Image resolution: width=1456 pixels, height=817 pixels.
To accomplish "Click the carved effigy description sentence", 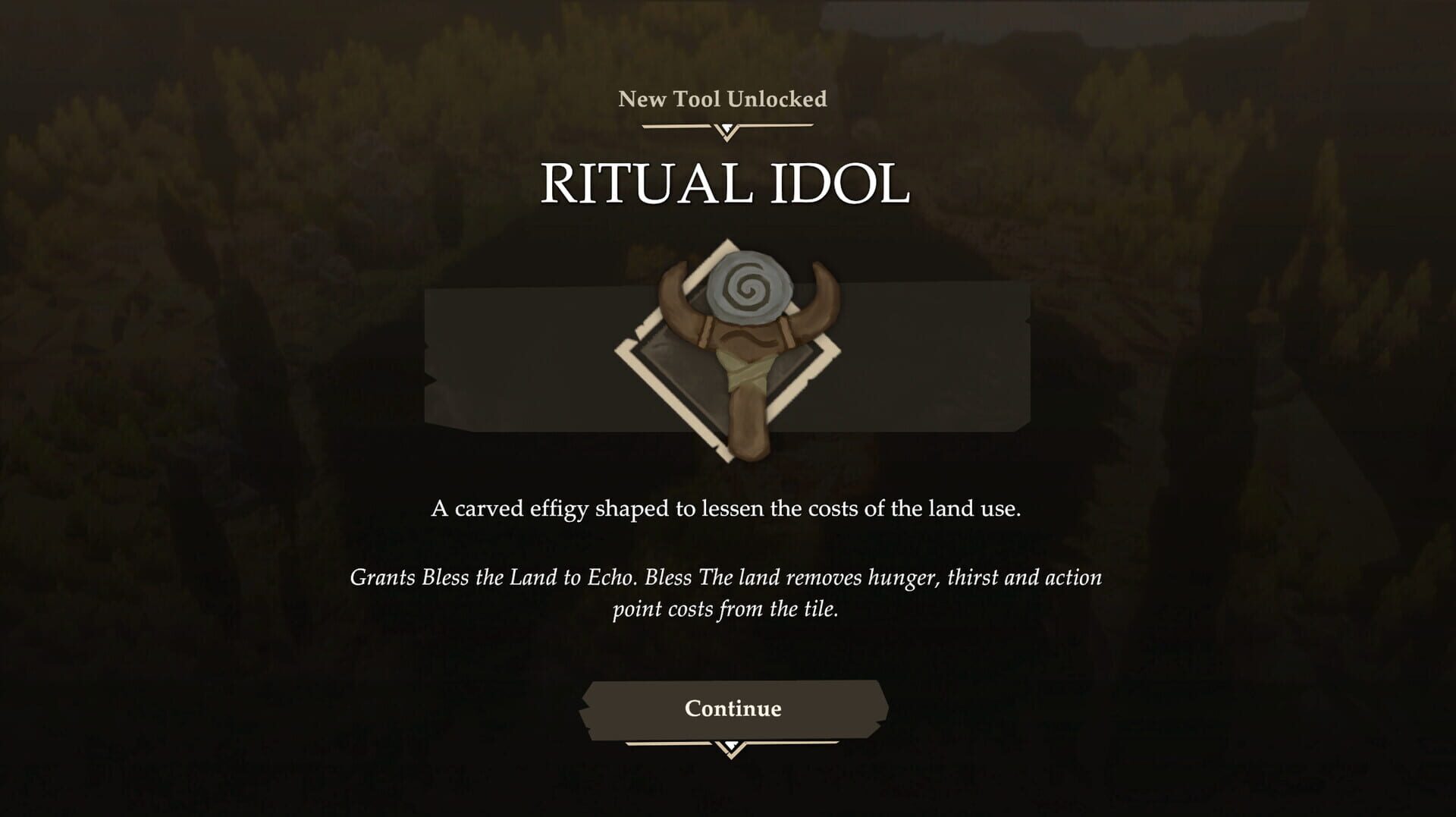I will pyautogui.click(x=726, y=508).
